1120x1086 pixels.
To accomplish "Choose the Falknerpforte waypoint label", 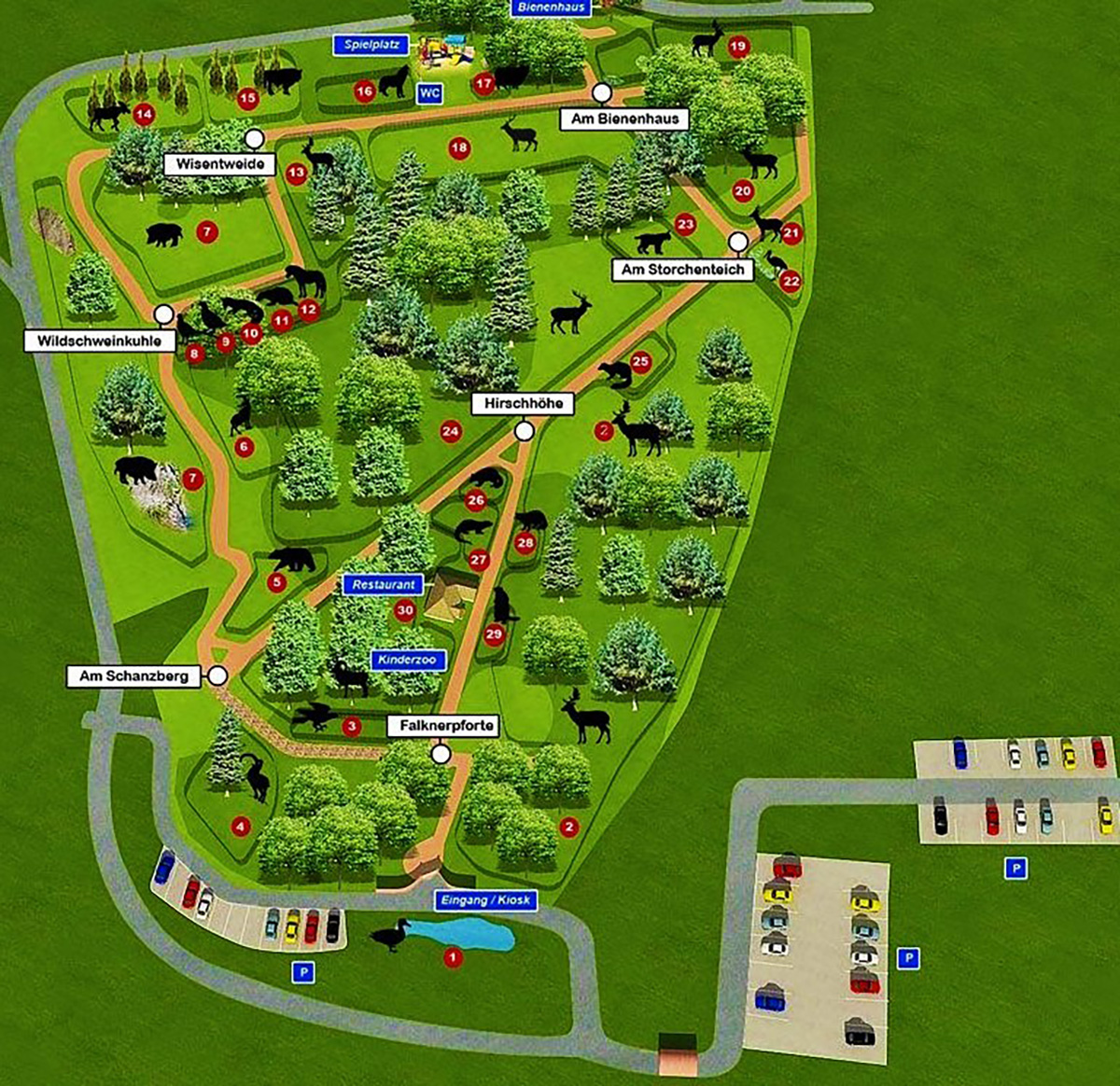I will coord(447,725).
